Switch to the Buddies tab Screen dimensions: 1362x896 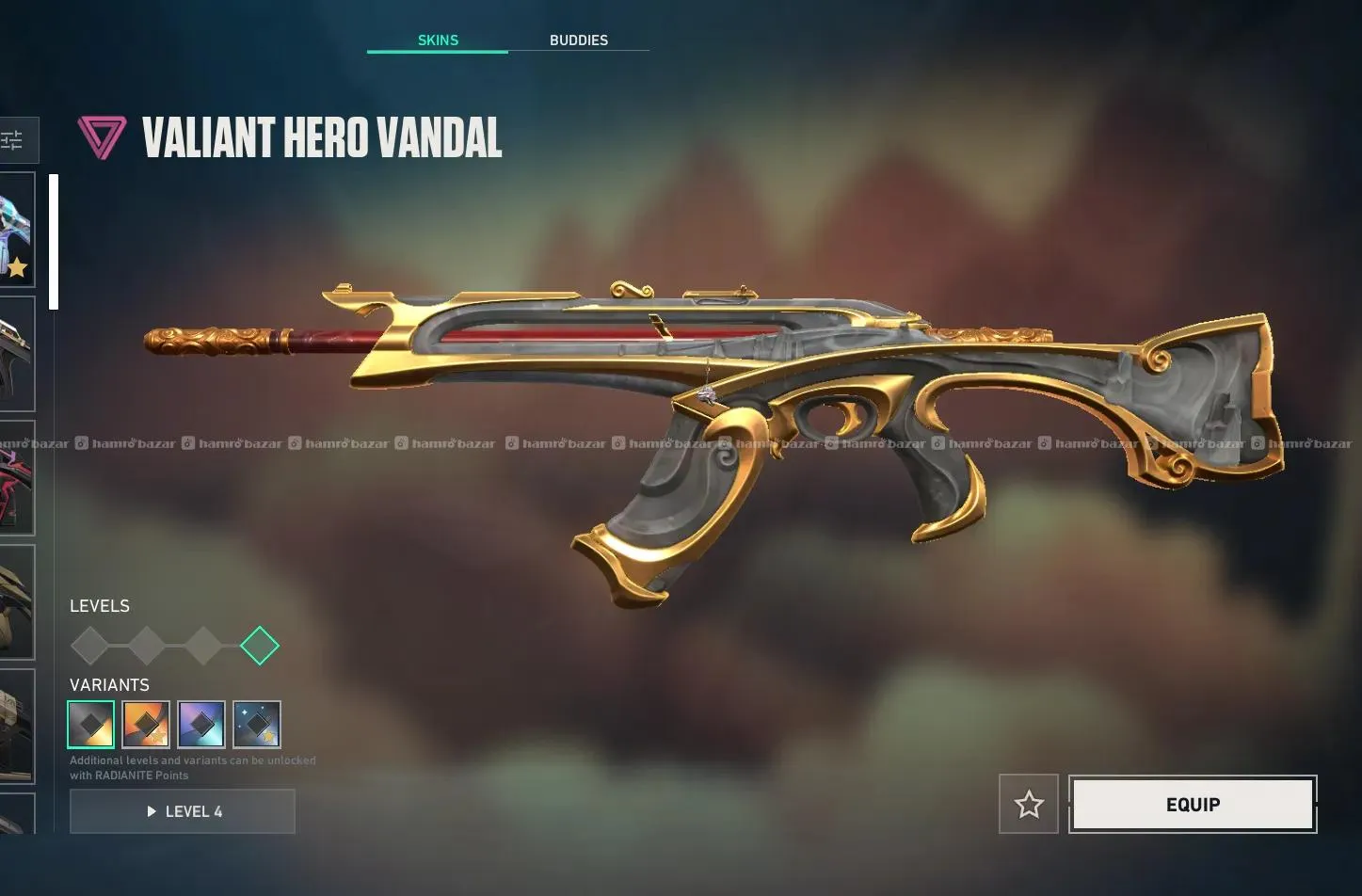click(578, 40)
